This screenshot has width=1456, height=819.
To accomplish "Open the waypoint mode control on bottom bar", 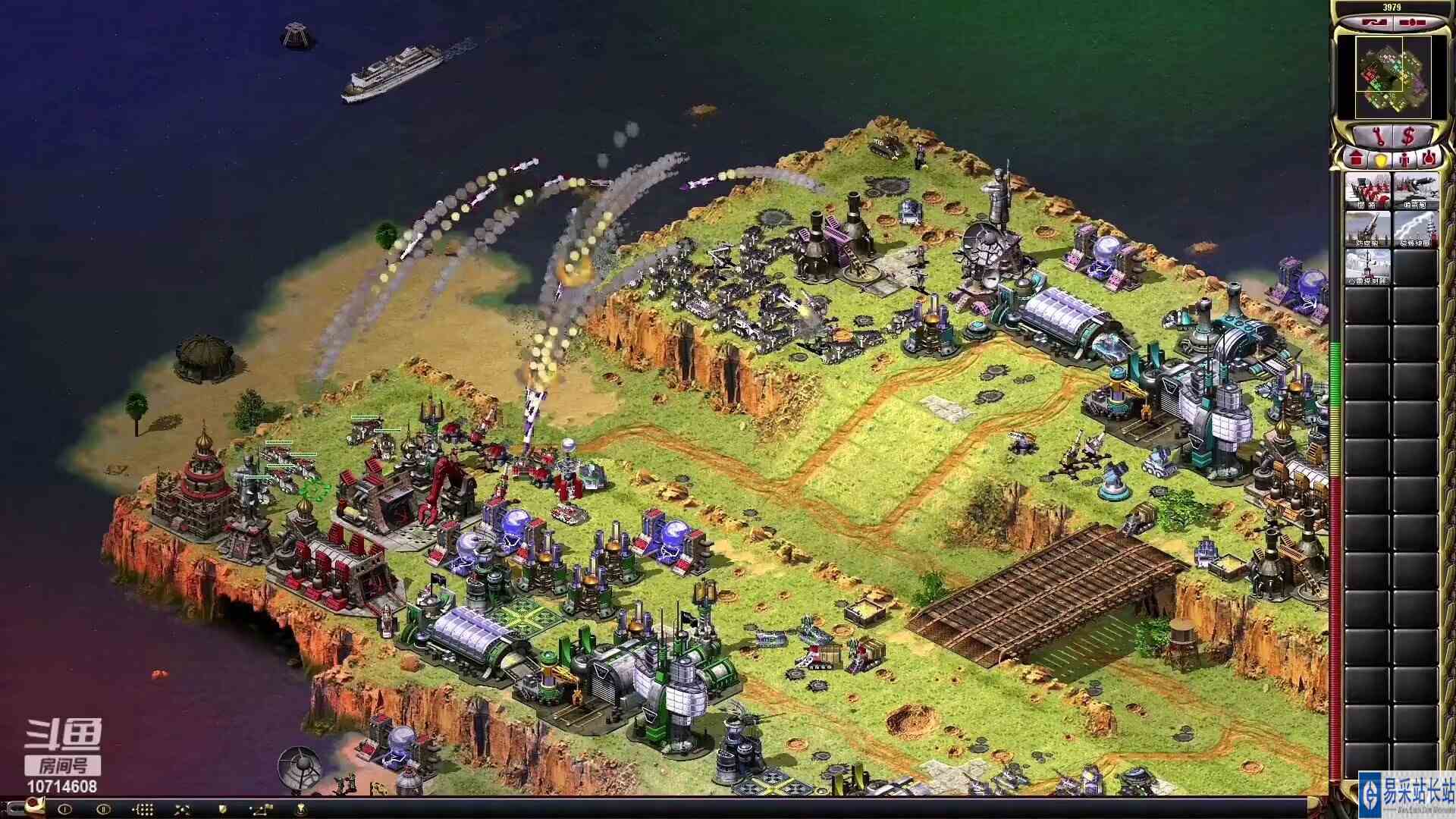I will coord(260,808).
